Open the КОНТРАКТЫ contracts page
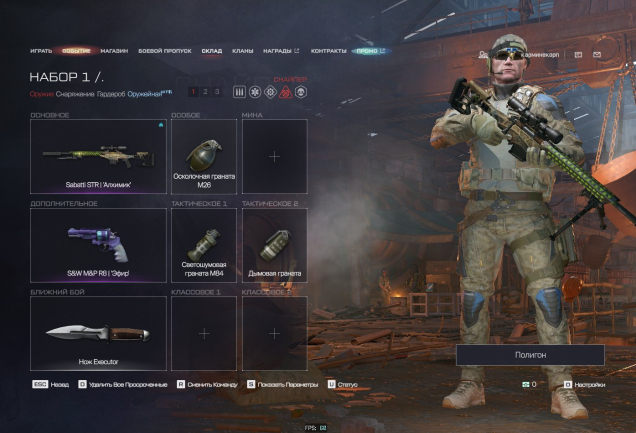This screenshot has height=433, width=636. coord(328,50)
